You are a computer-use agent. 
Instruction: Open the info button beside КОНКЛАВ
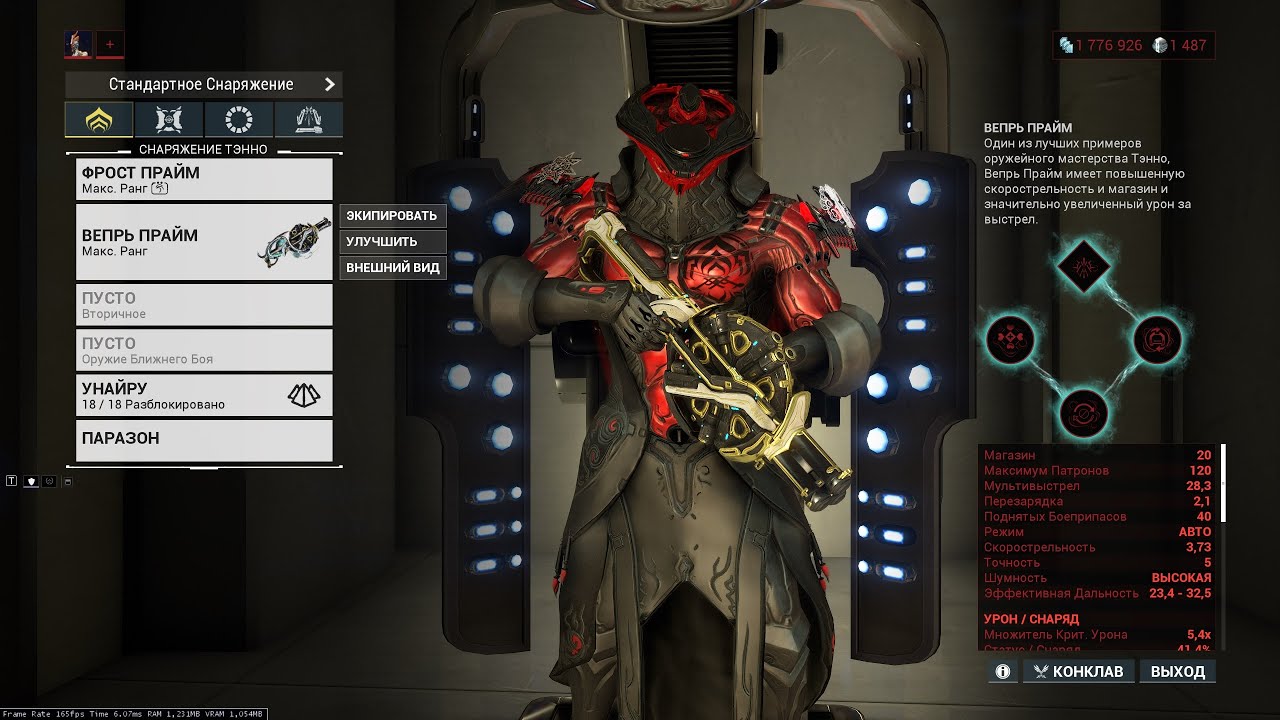click(1003, 671)
